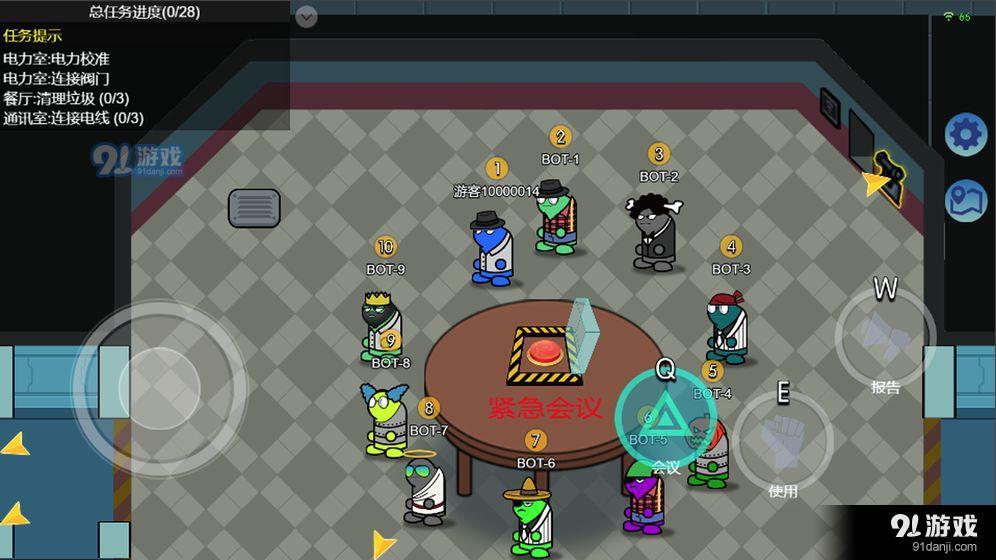The height and width of the screenshot is (560, 996).
Task: Open the gear settings menu
Action: click(x=966, y=134)
